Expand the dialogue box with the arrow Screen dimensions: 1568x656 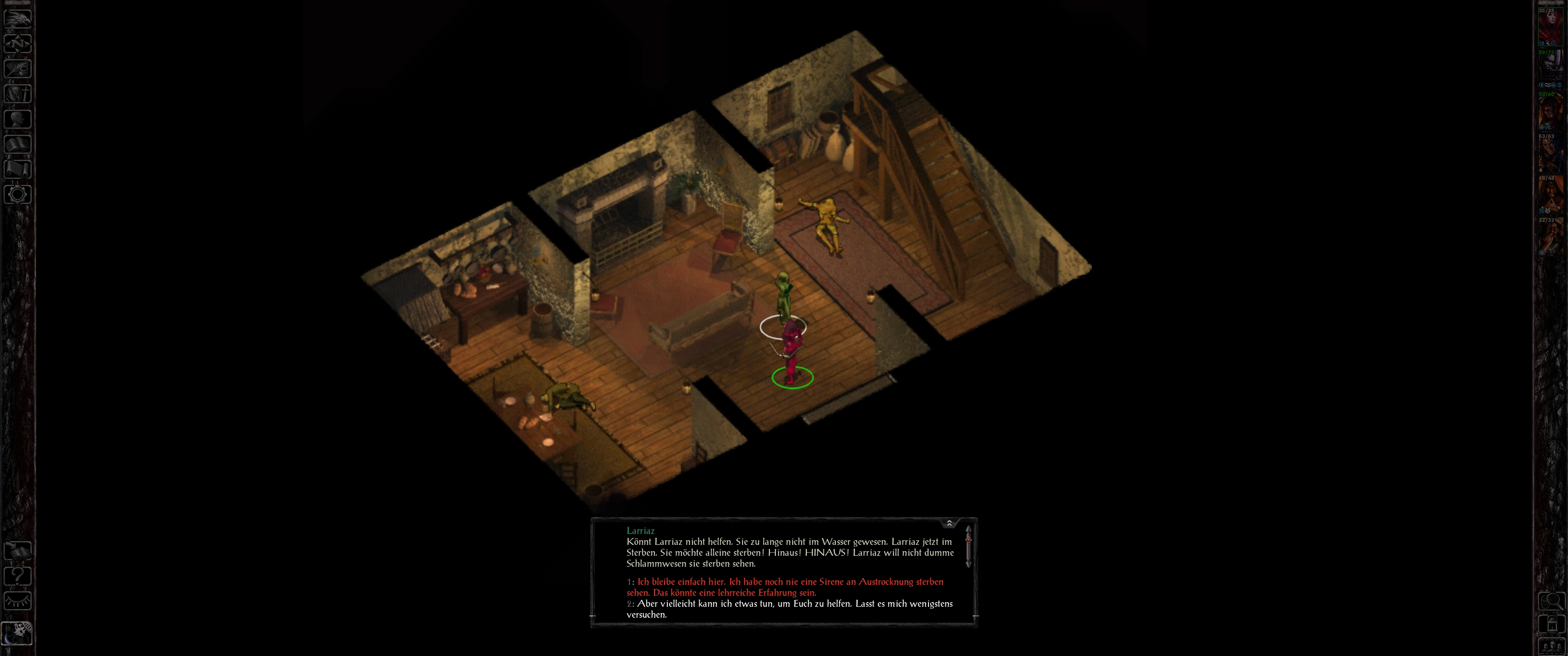(x=949, y=523)
